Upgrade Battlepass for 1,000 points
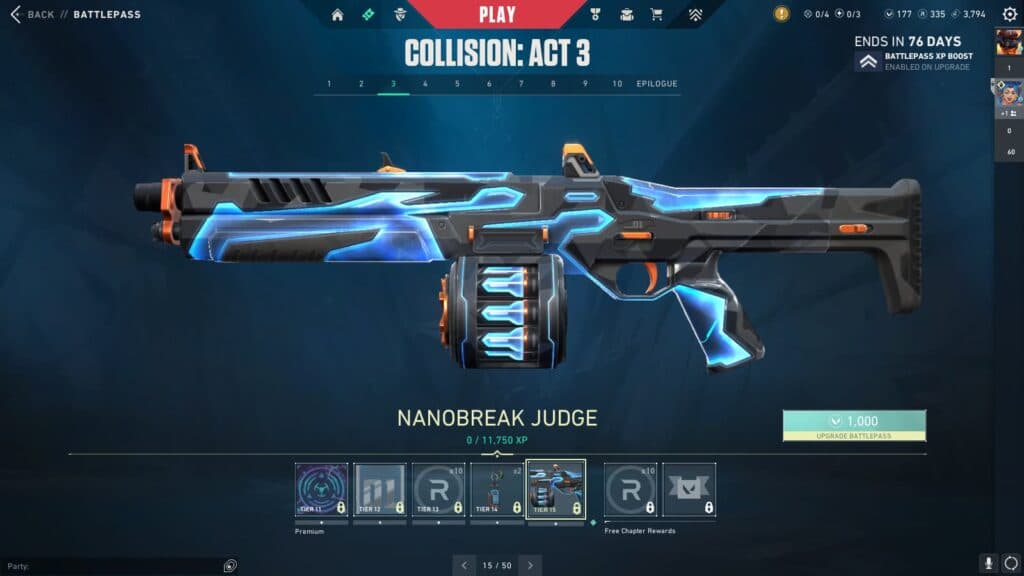The height and width of the screenshot is (576, 1024). click(x=854, y=425)
